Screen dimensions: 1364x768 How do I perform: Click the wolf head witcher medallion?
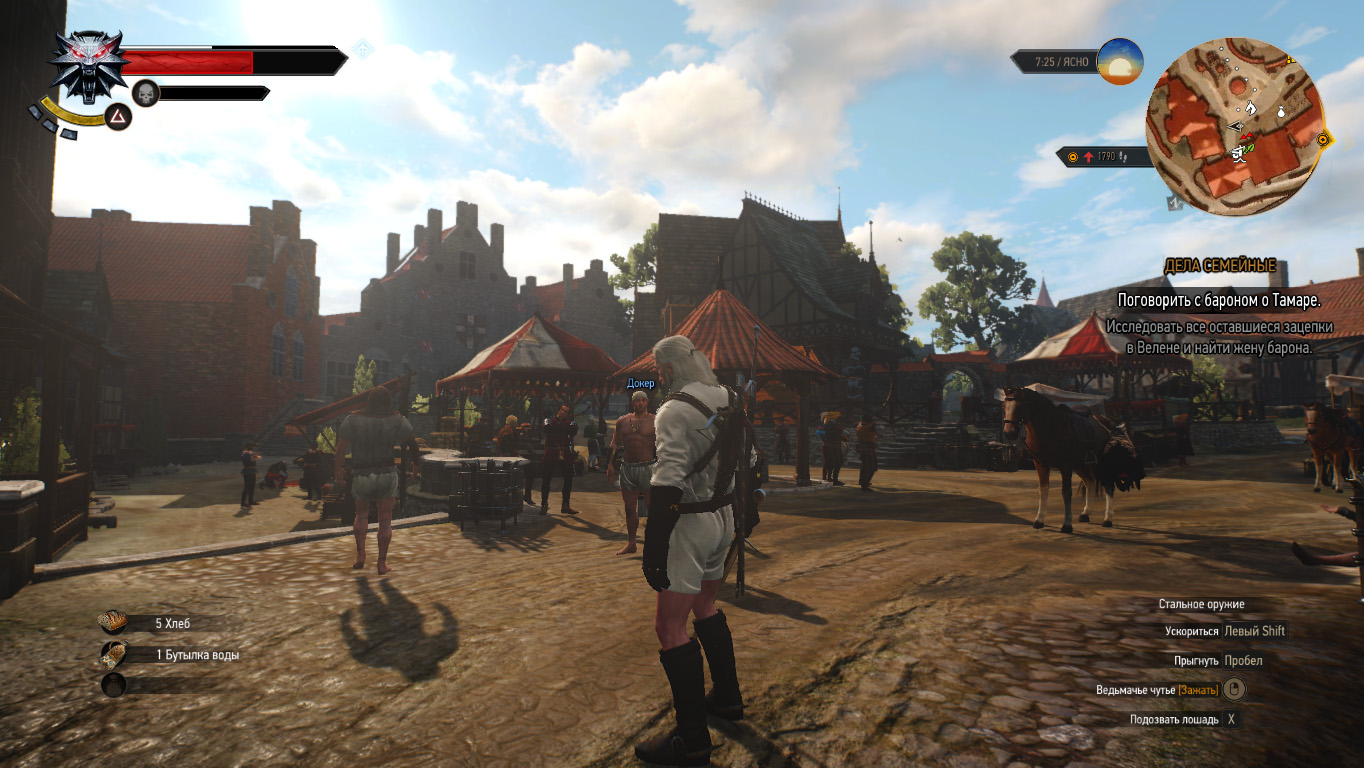(x=88, y=65)
